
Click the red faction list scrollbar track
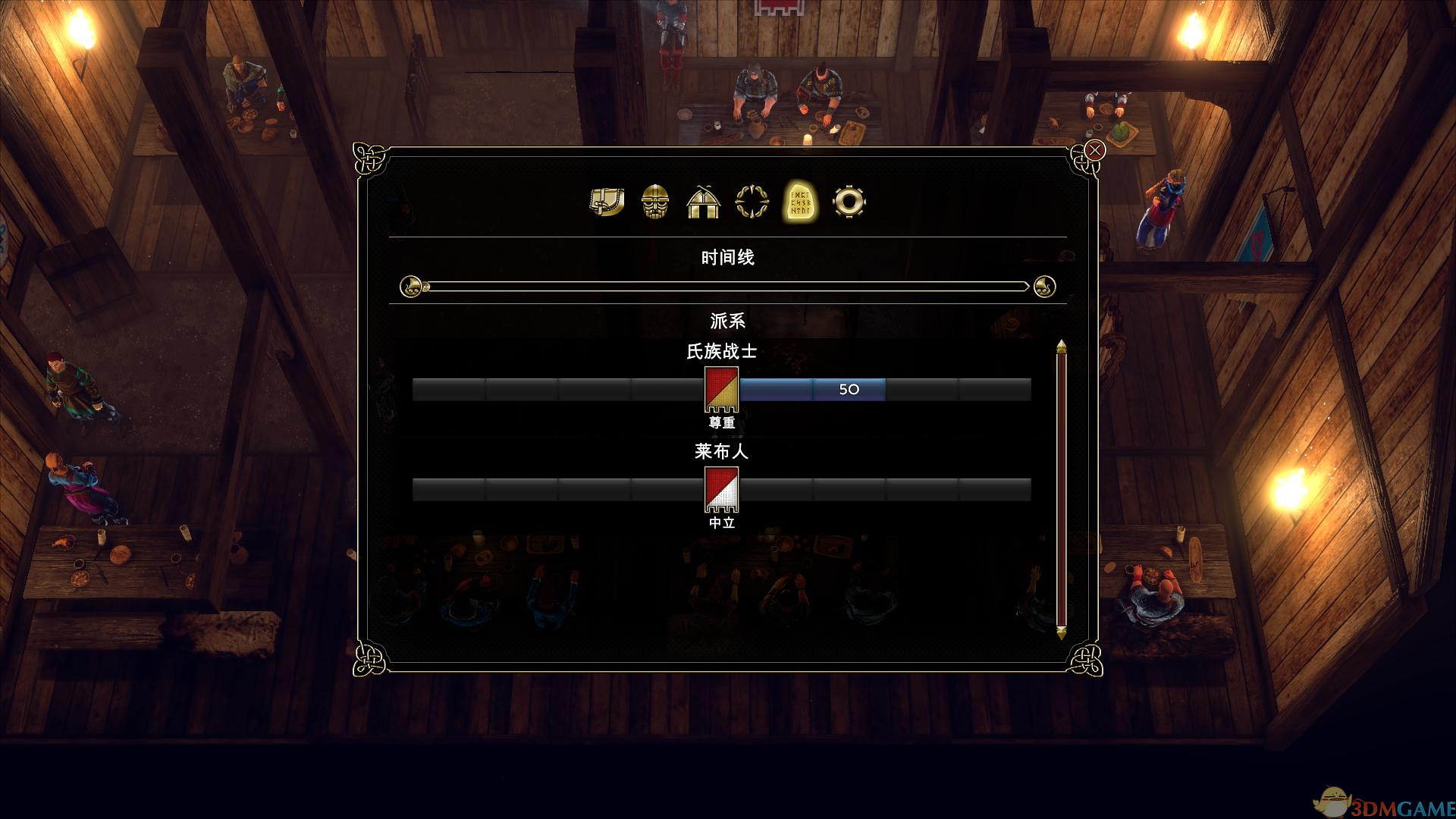click(1062, 489)
